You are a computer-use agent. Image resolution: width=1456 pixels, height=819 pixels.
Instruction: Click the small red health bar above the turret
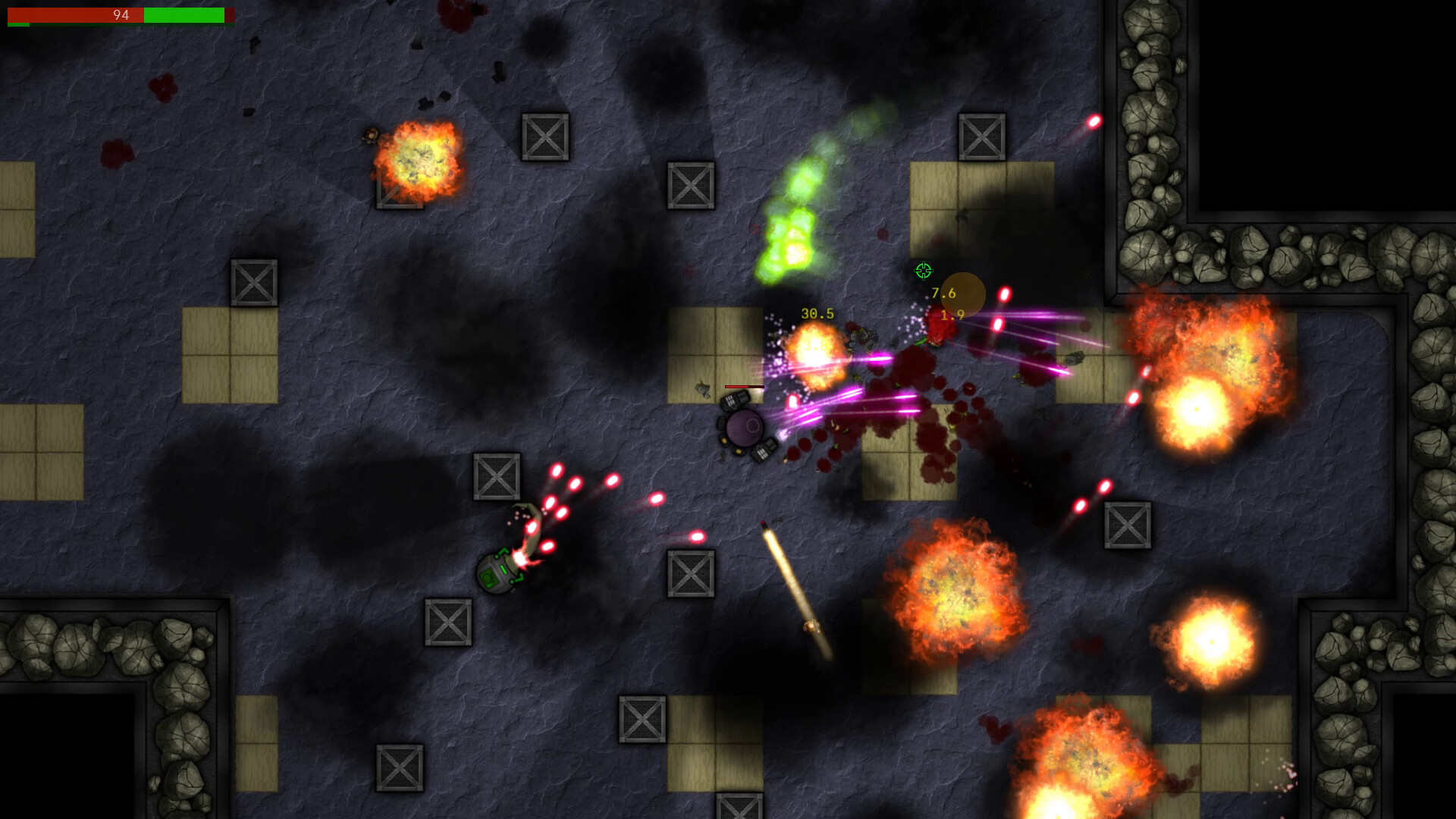click(745, 385)
